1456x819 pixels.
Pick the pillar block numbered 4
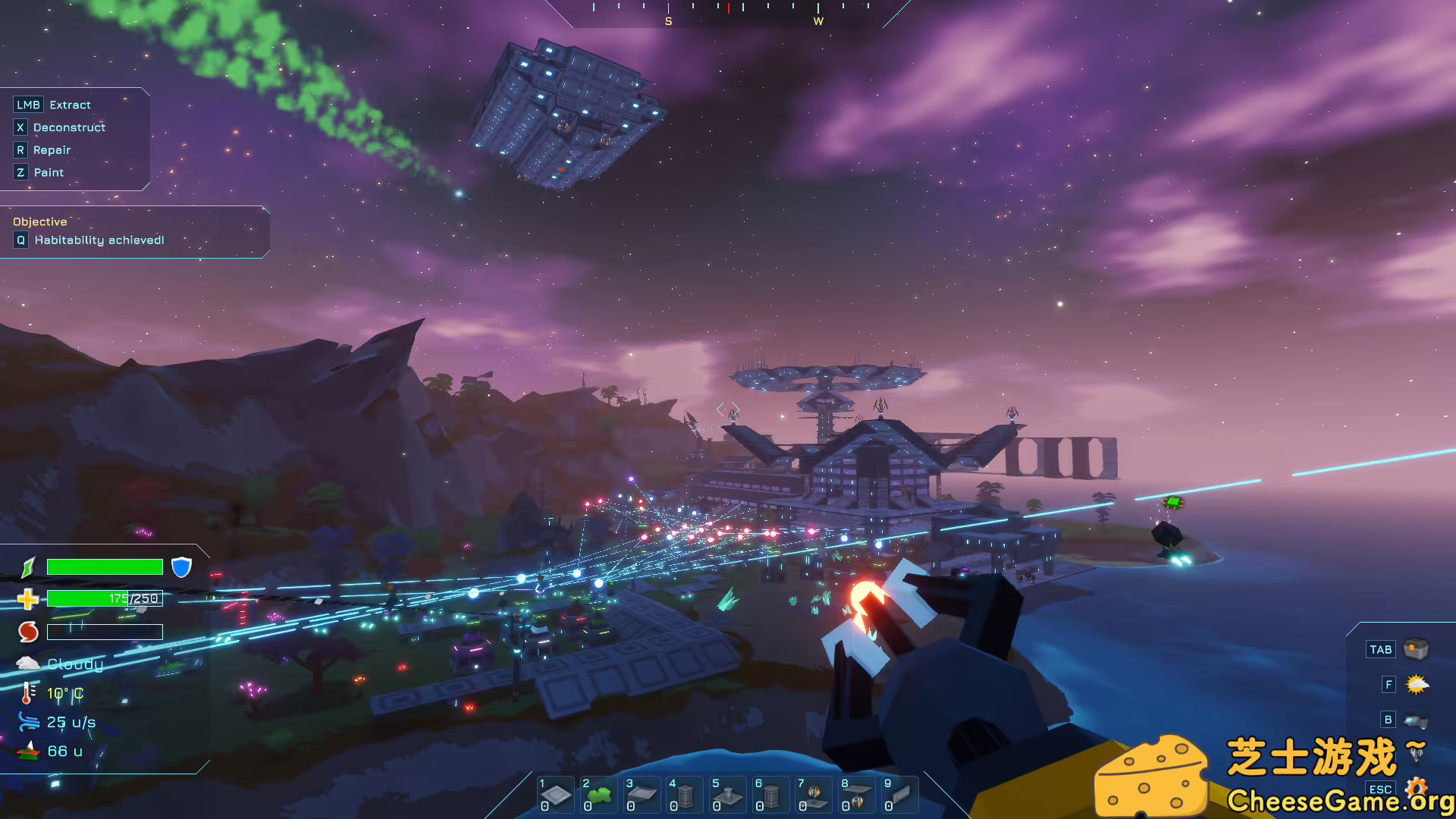tap(685, 795)
